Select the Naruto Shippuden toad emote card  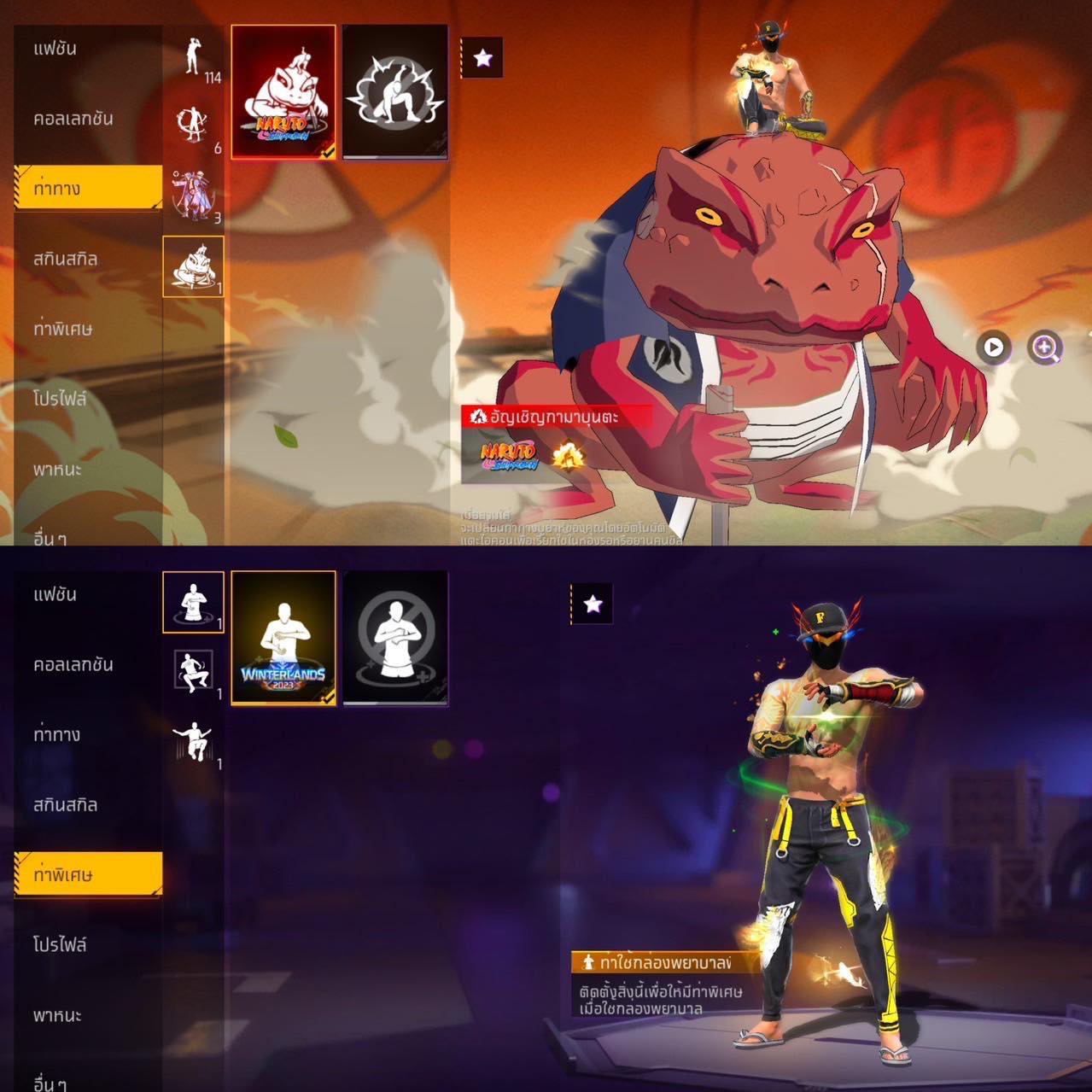point(283,91)
